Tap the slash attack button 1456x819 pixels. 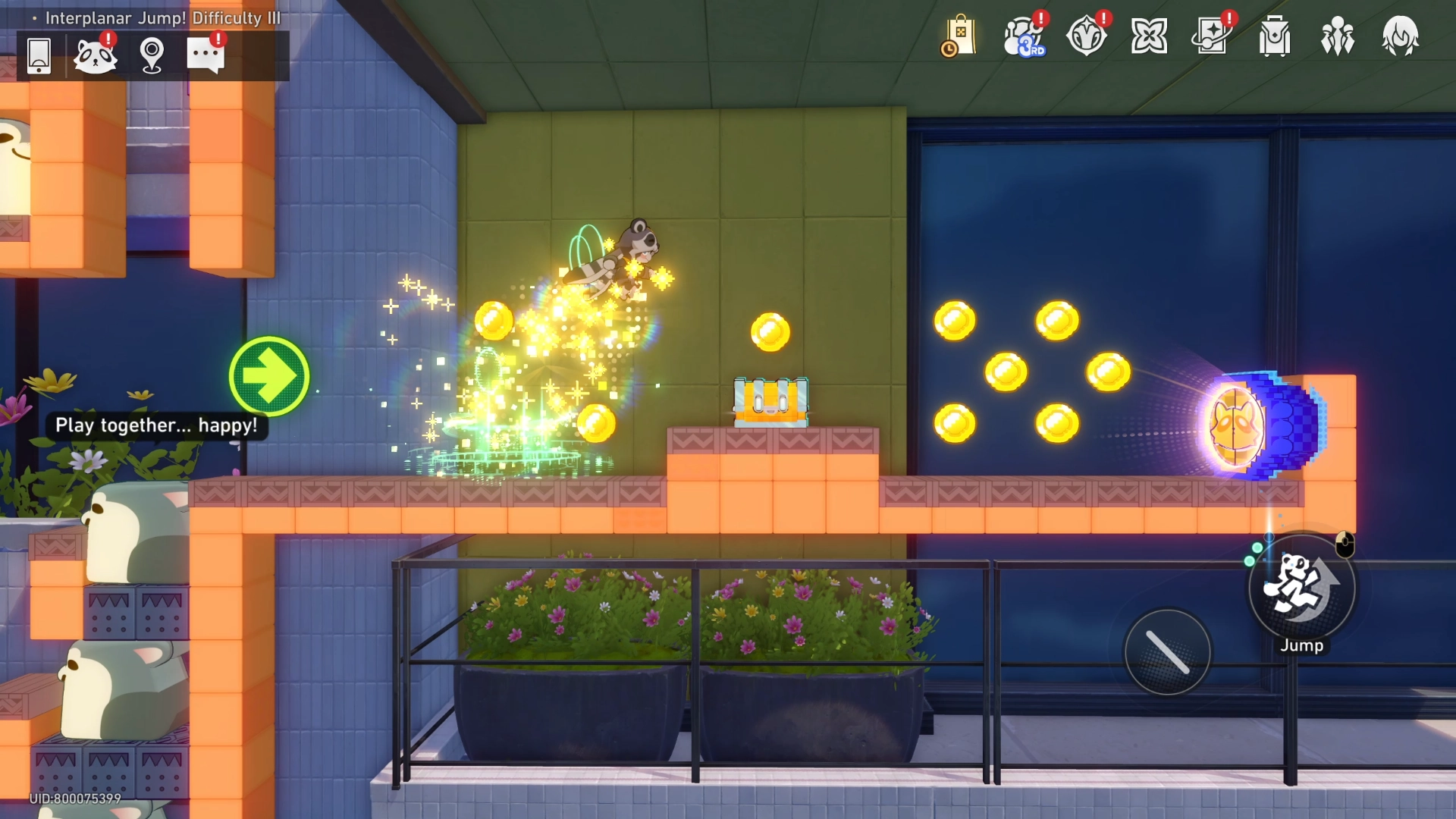(x=1168, y=652)
